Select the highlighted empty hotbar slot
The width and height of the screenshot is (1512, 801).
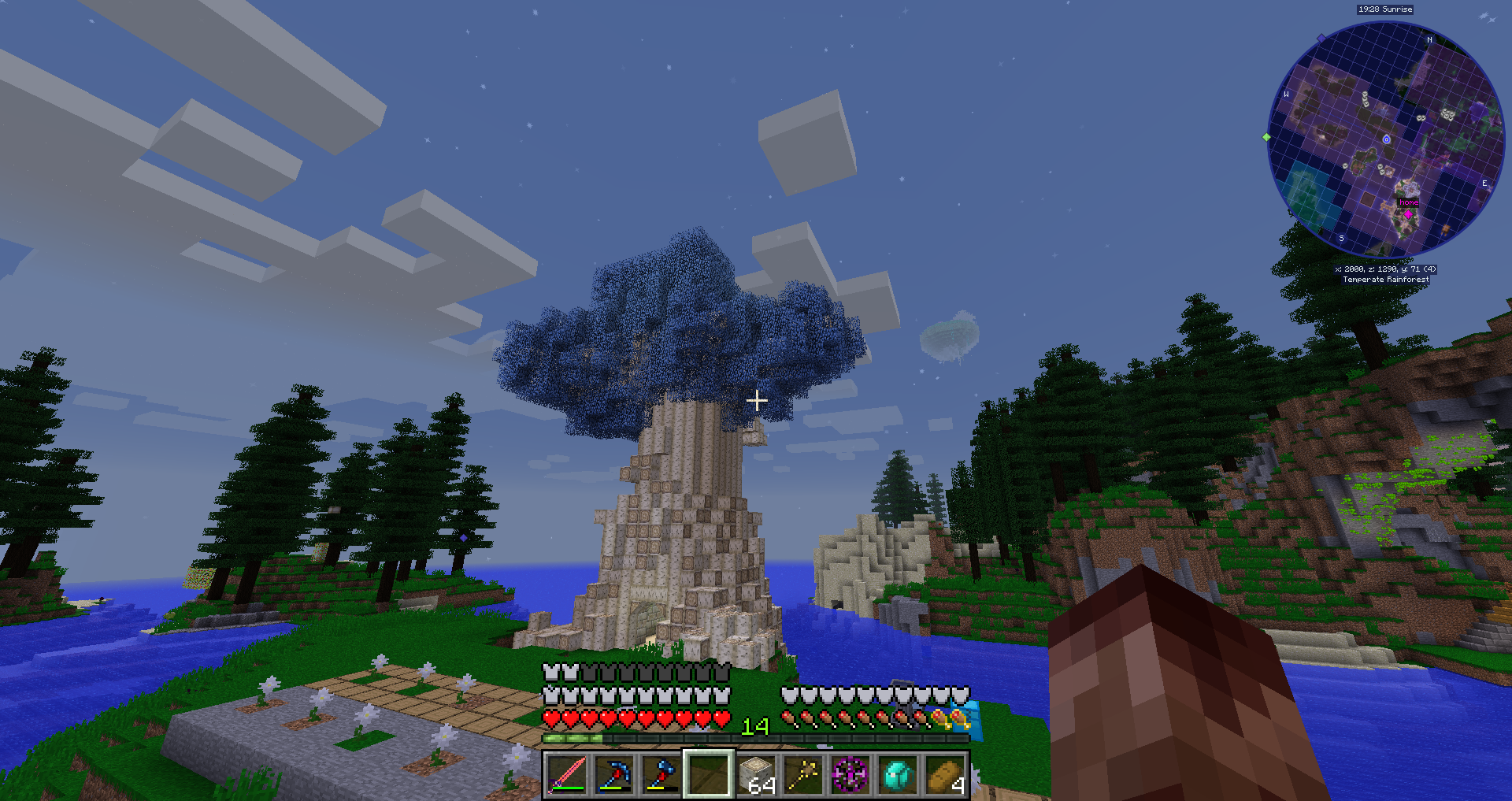708,775
